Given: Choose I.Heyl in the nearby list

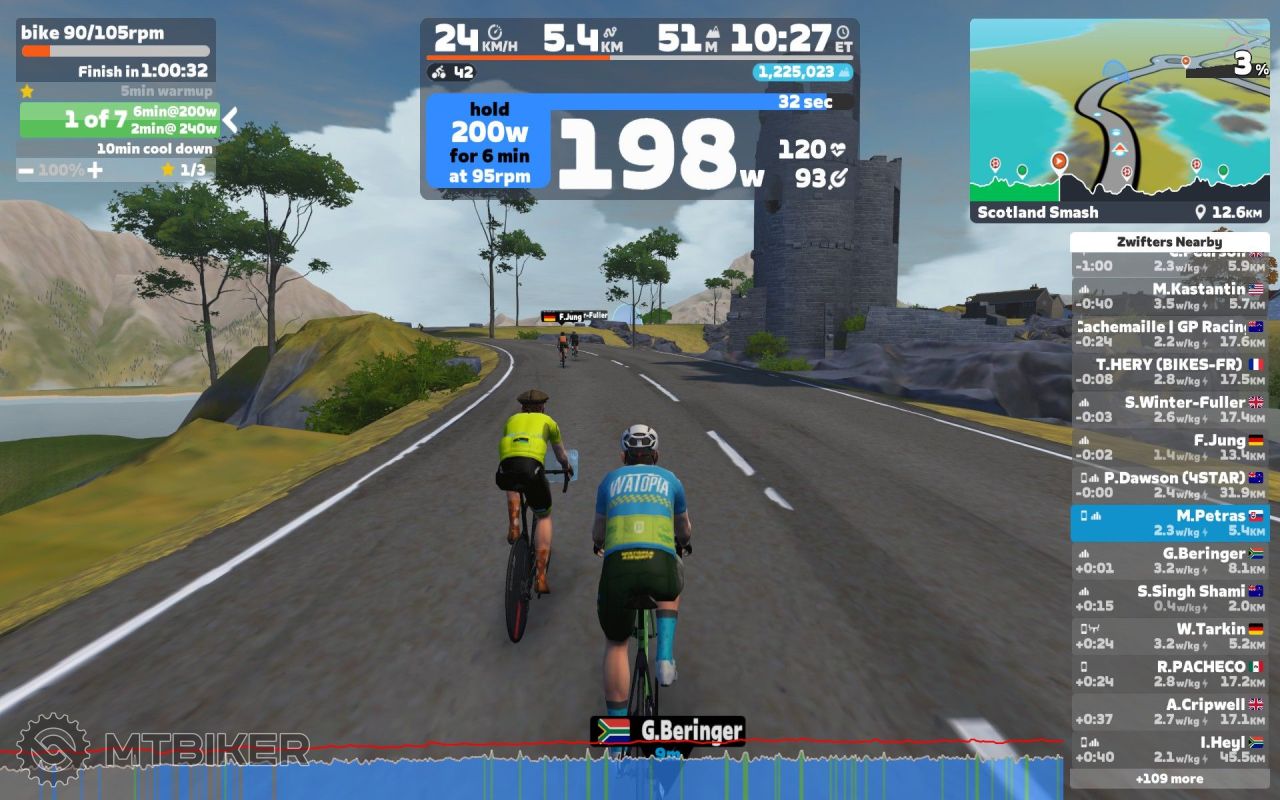Looking at the screenshot, I should click(x=1169, y=749).
